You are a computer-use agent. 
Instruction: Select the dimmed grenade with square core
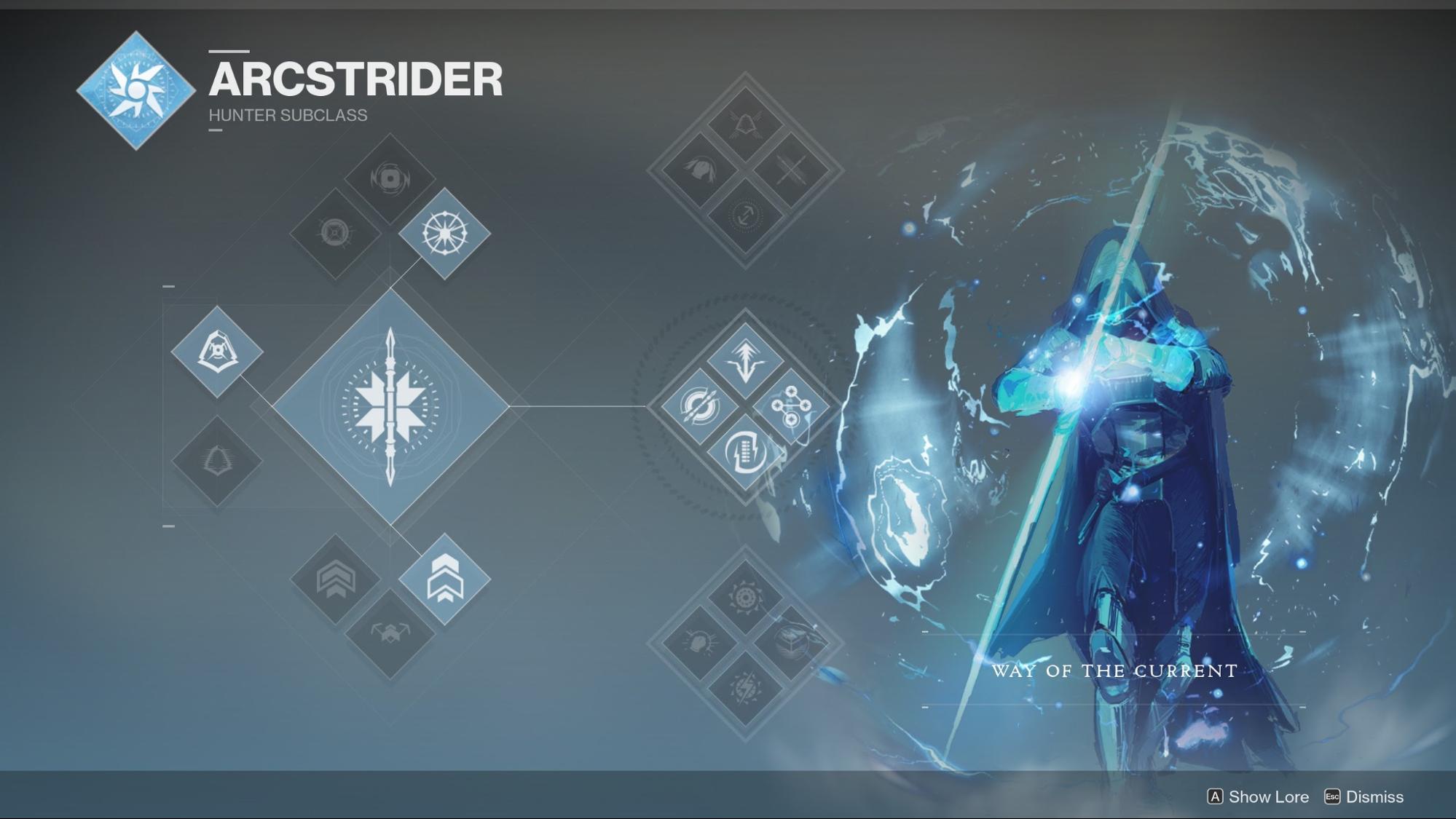point(390,178)
